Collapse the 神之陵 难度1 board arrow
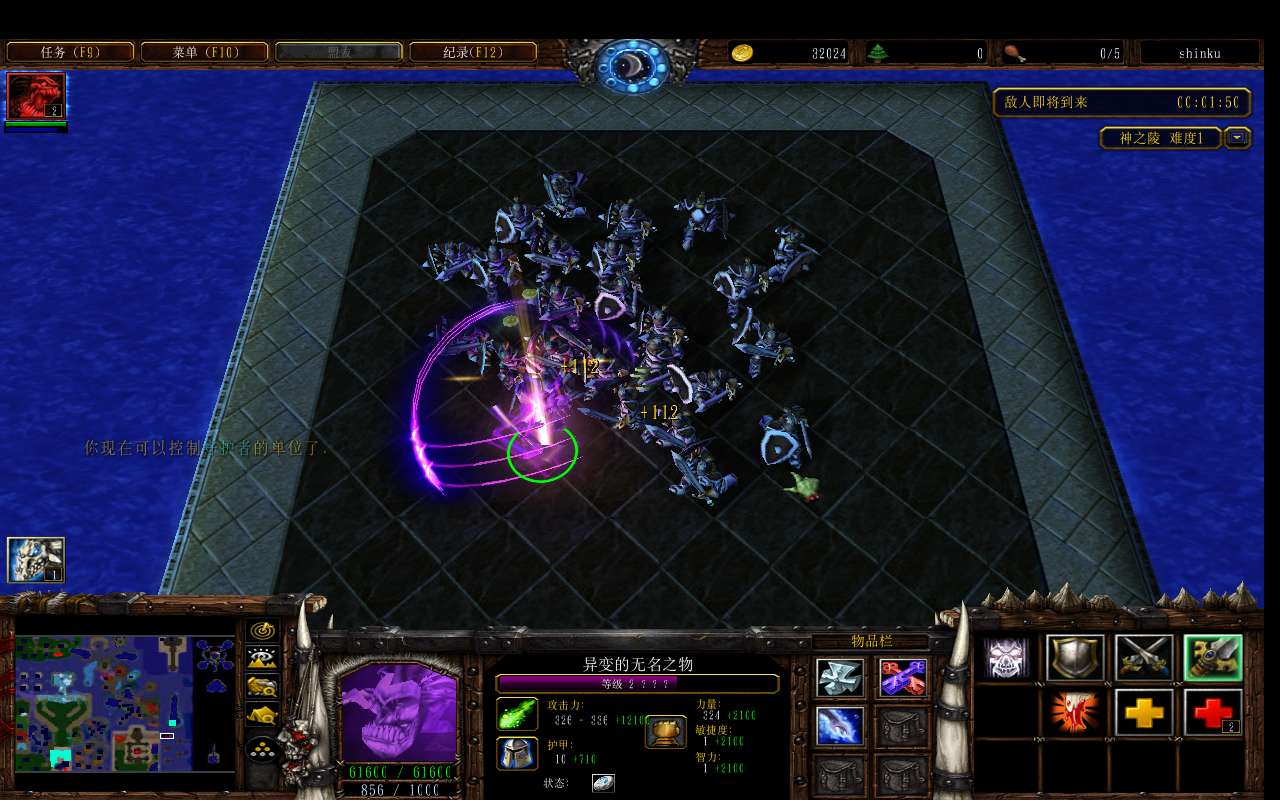The height and width of the screenshot is (800, 1280). (x=1238, y=138)
